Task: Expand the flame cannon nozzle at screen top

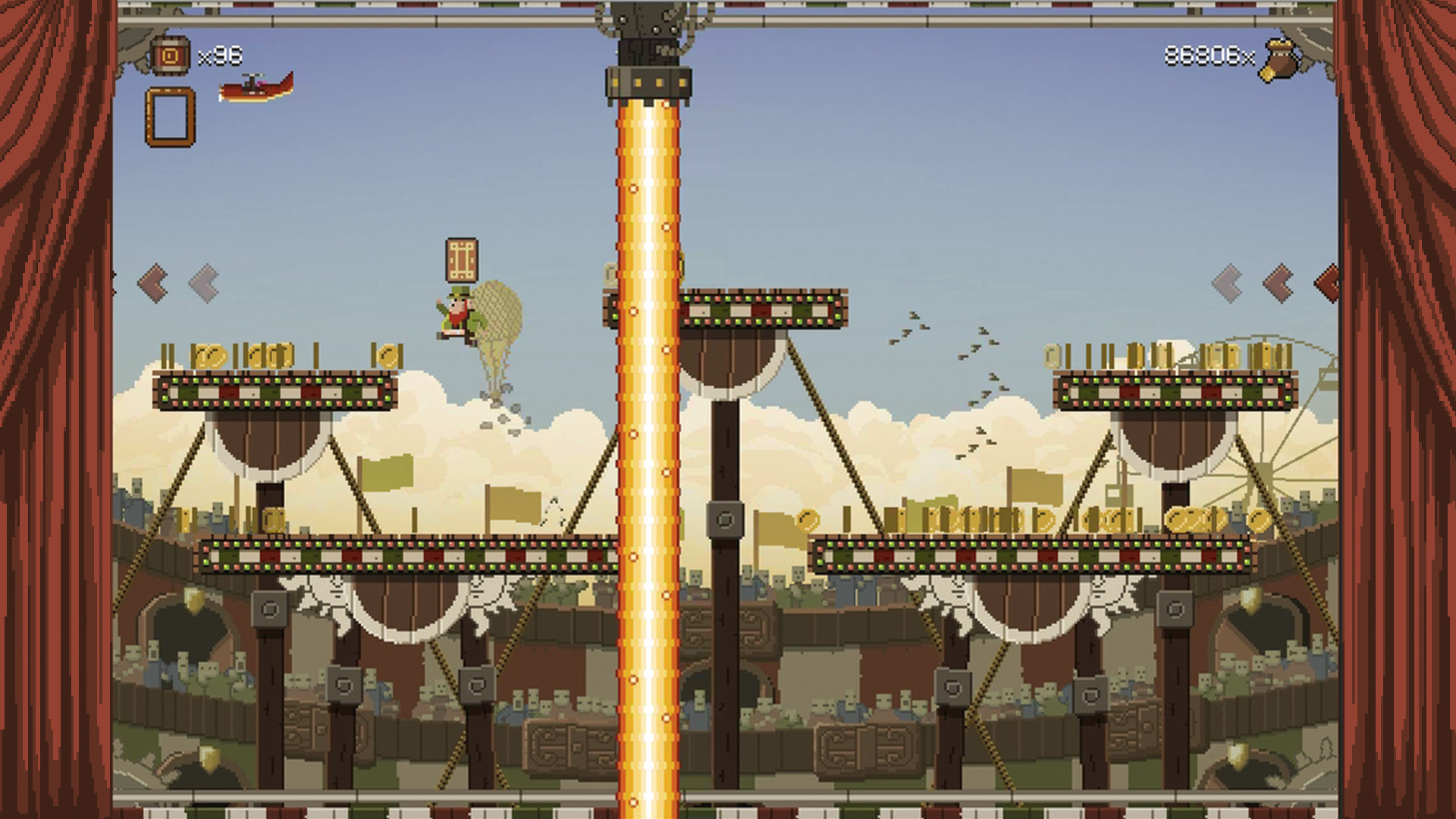Action: coord(648,83)
